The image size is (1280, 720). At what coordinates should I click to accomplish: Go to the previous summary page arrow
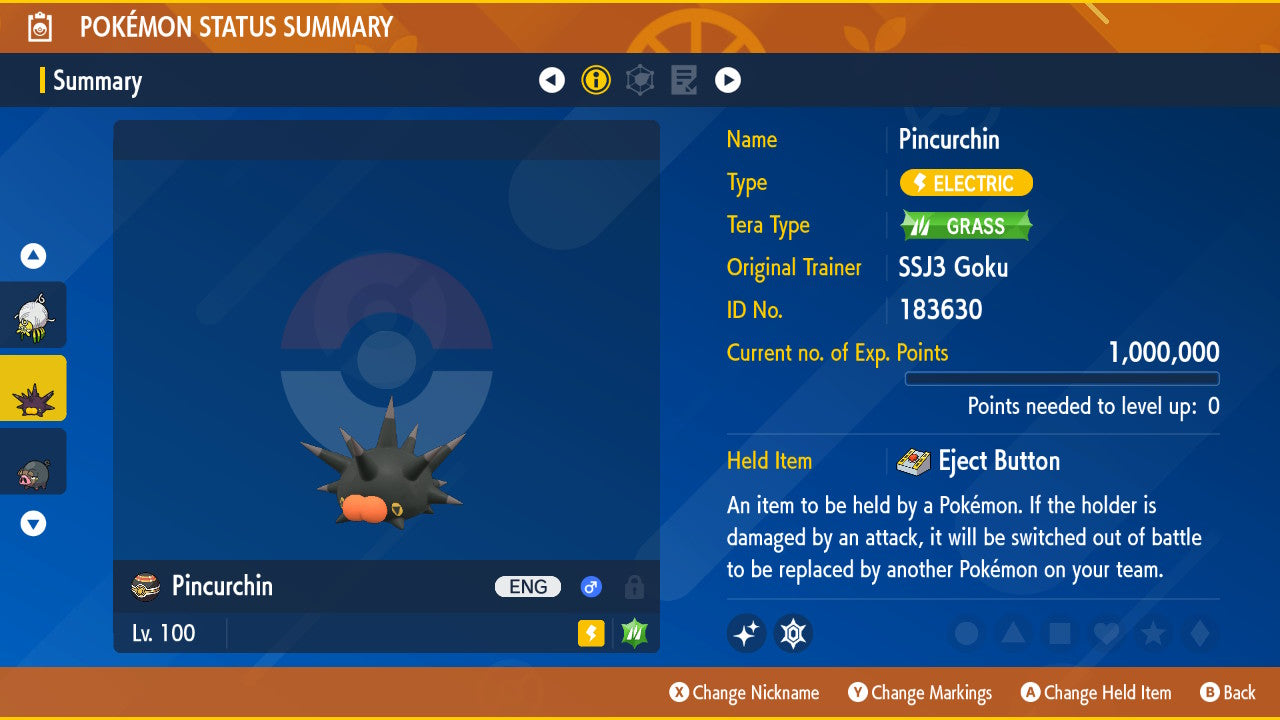click(552, 80)
